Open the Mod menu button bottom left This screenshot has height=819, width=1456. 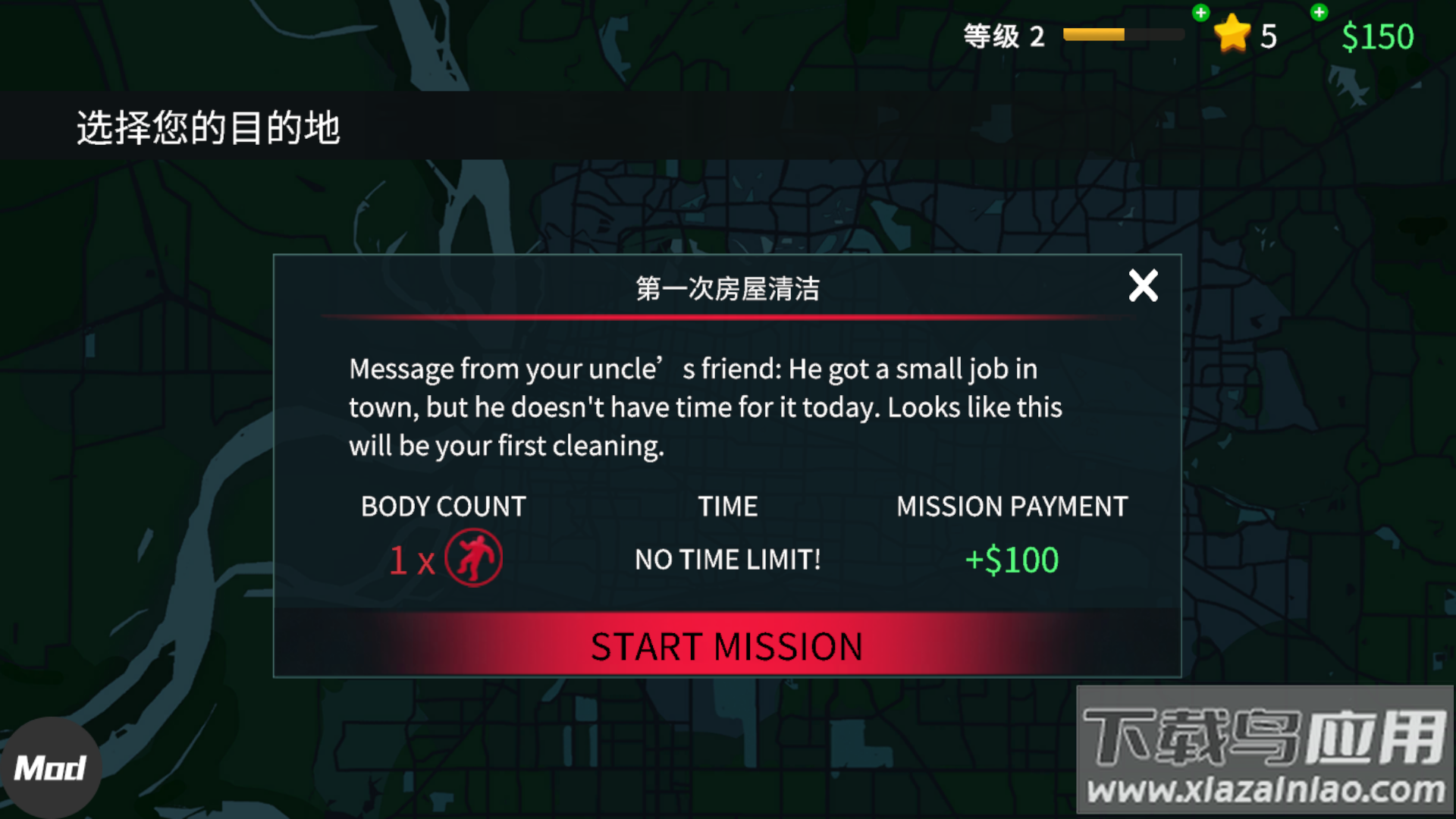click(52, 767)
